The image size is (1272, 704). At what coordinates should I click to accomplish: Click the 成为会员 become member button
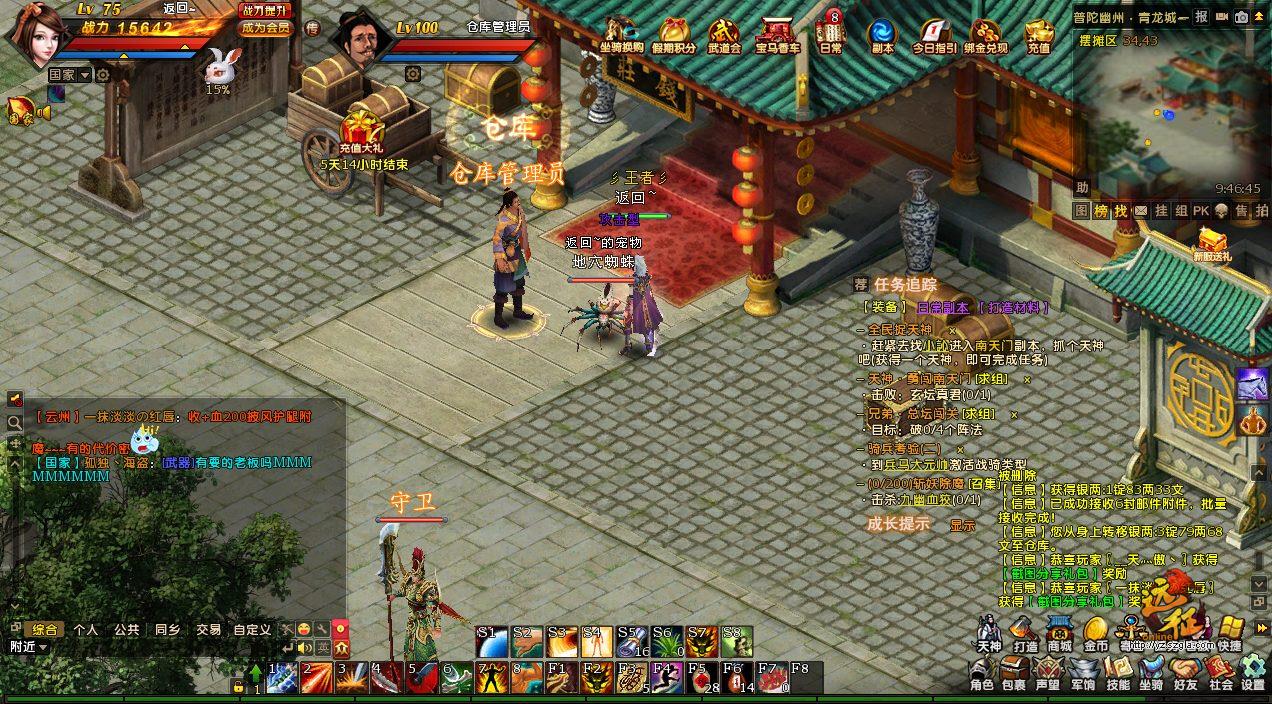[266, 28]
